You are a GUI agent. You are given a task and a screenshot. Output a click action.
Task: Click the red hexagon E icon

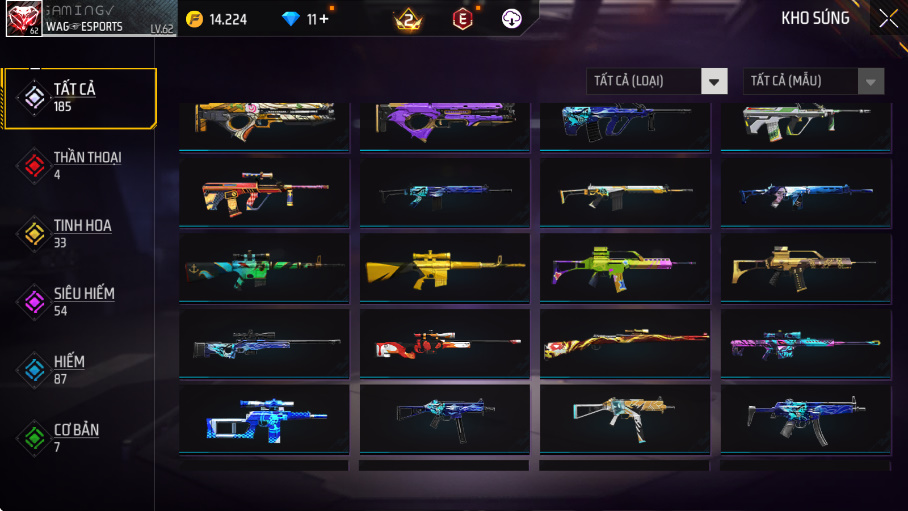pyautogui.click(x=462, y=19)
